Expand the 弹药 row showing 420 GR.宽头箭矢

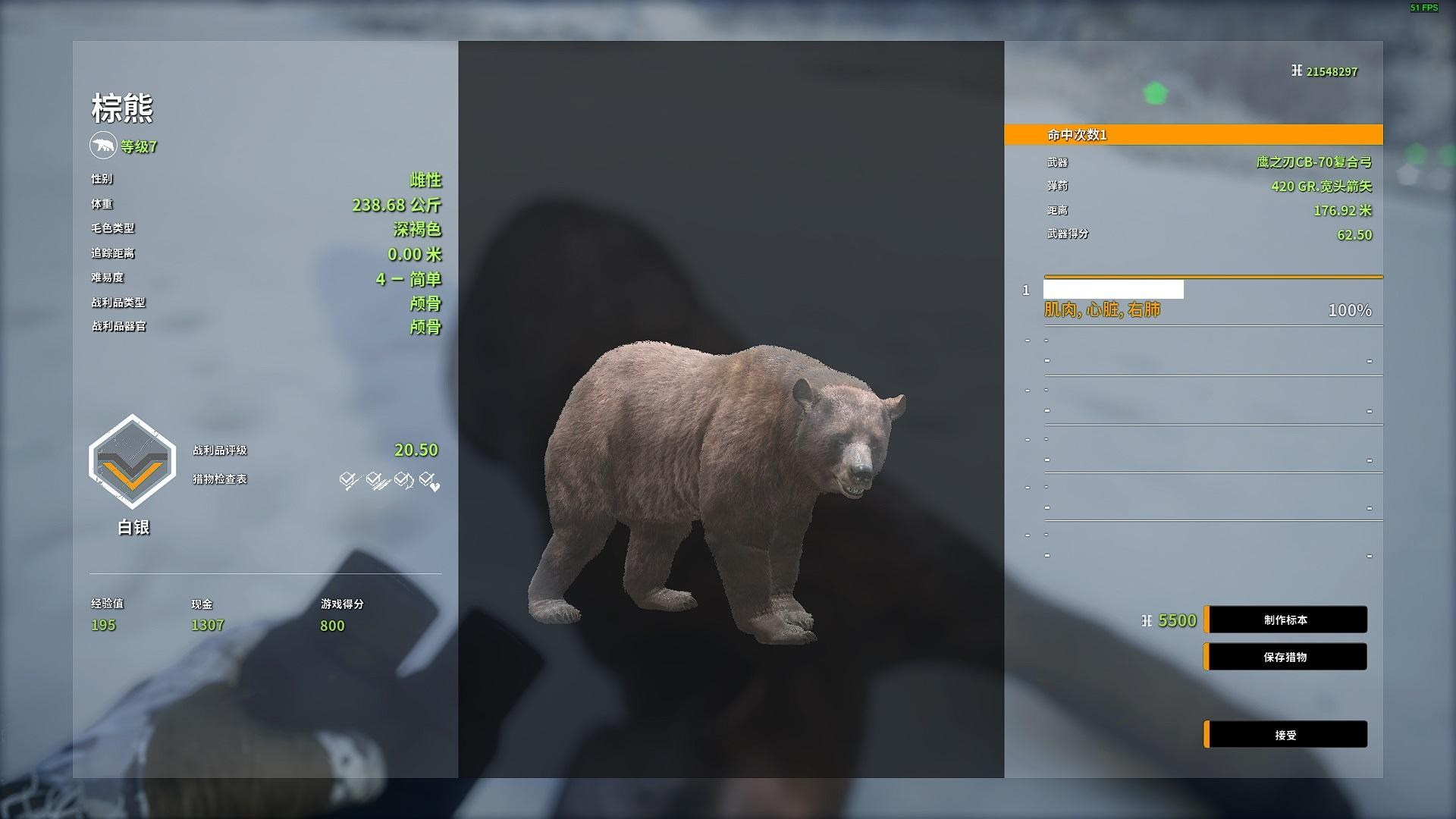click(x=1210, y=186)
